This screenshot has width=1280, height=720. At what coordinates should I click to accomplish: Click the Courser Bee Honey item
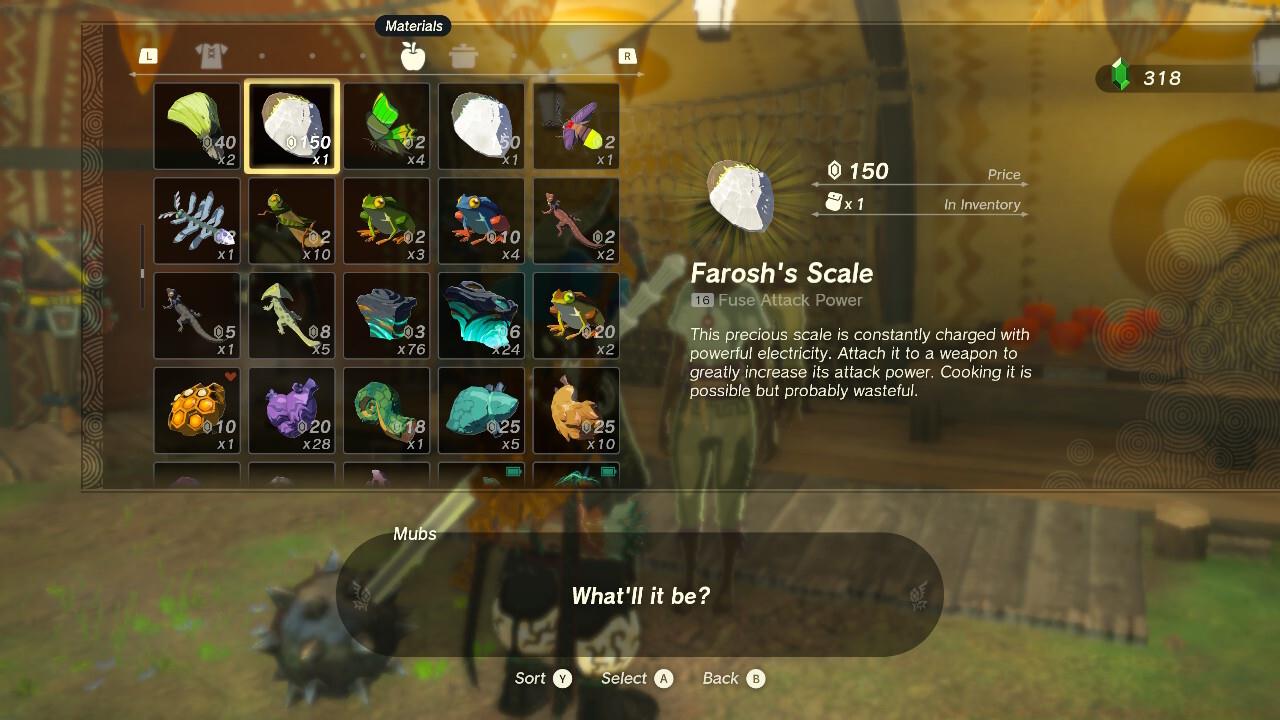pyautogui.click(x=196, y=410)
